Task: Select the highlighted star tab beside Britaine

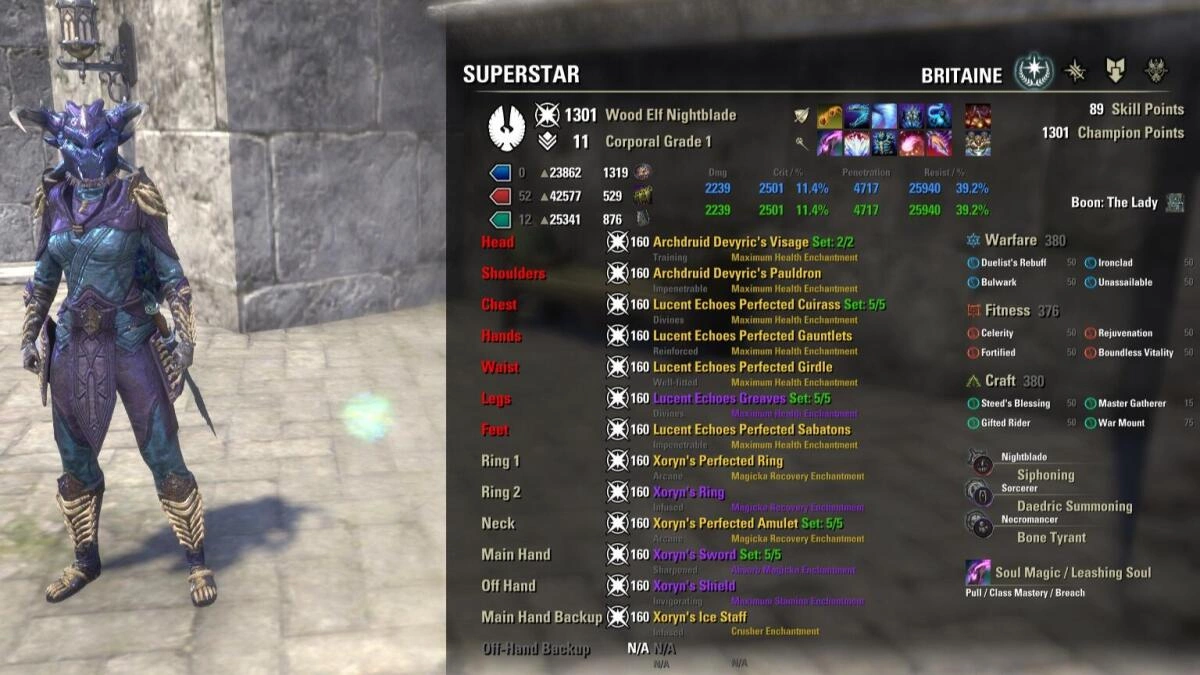Action: click(1033, 71)
